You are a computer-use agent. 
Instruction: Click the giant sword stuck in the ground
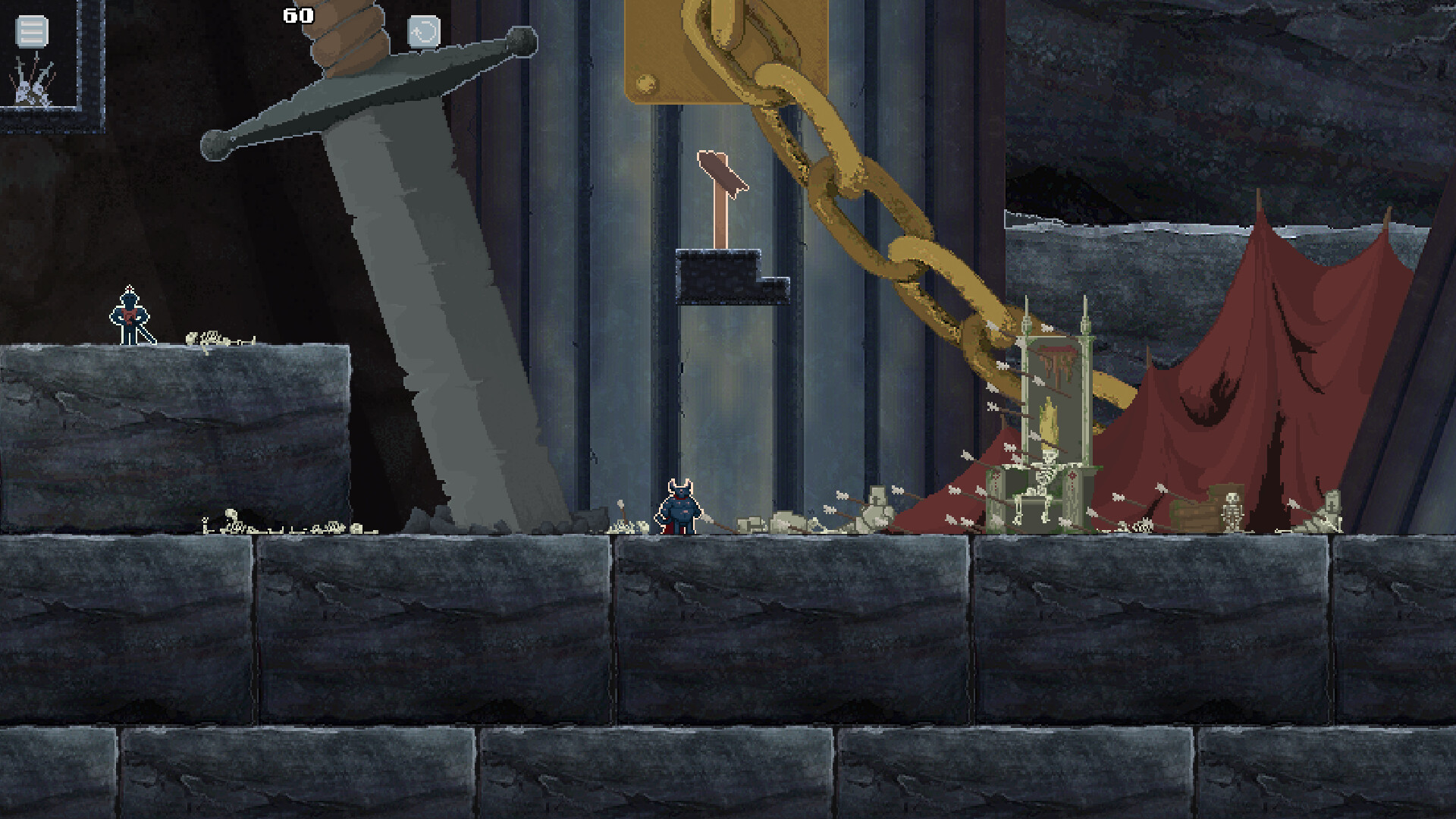coord(425,303)
